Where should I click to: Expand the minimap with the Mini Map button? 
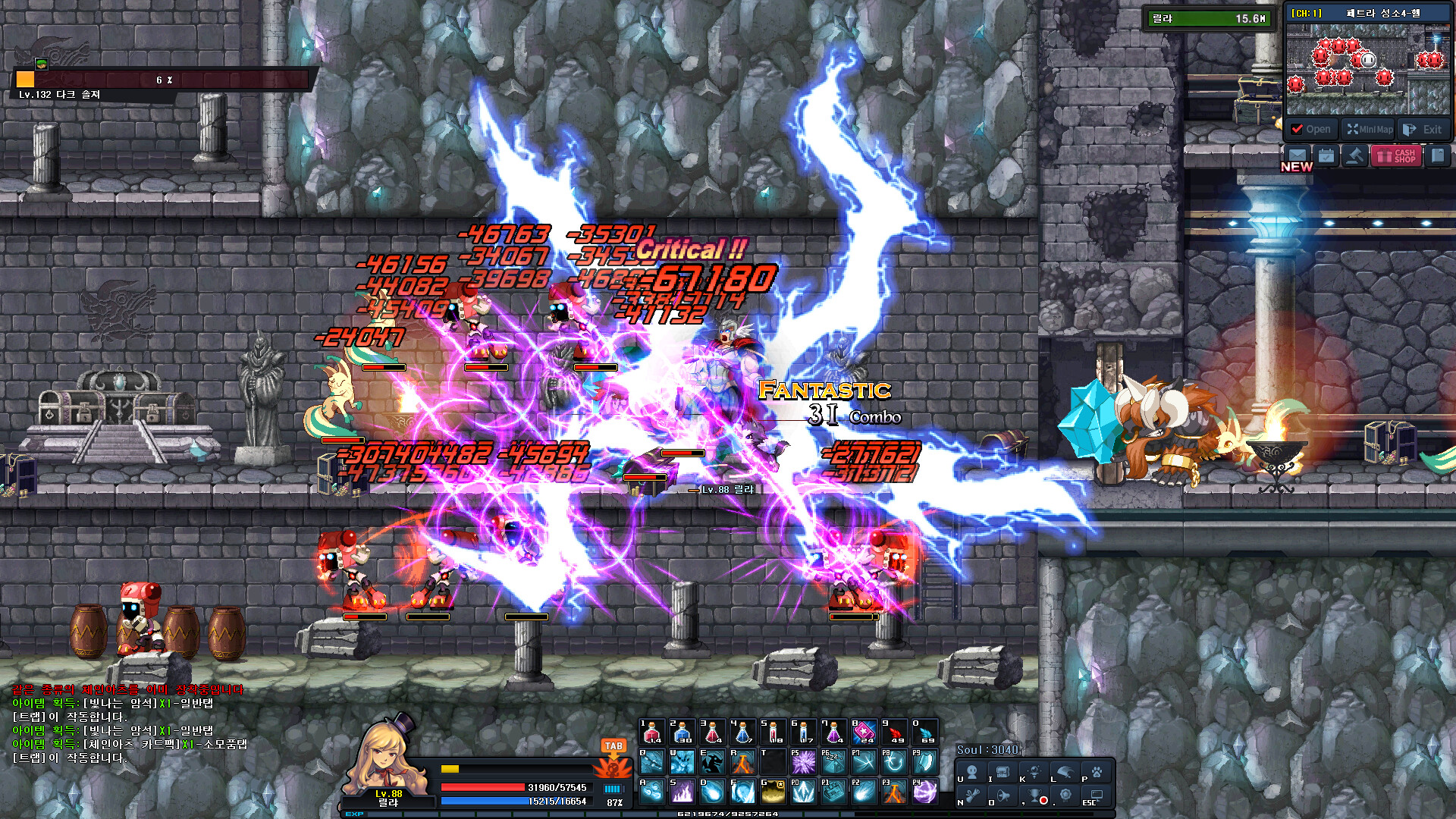1369,128
